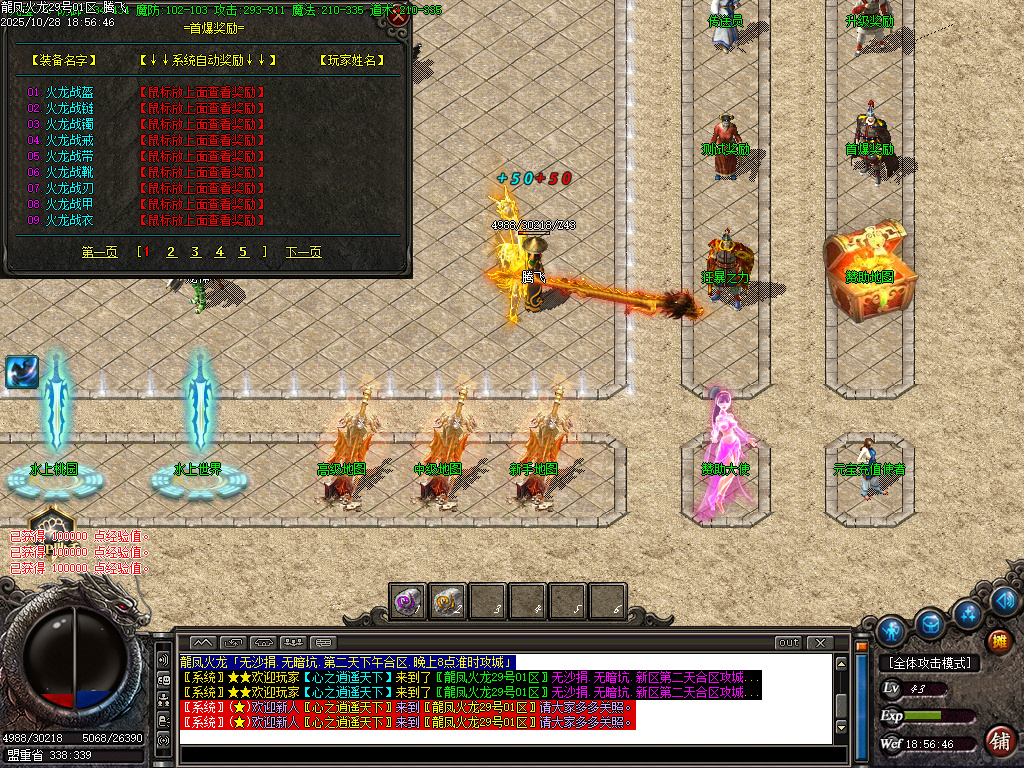Open the 摊 stall button
1024x768 pixels.
tap(998, 641)
